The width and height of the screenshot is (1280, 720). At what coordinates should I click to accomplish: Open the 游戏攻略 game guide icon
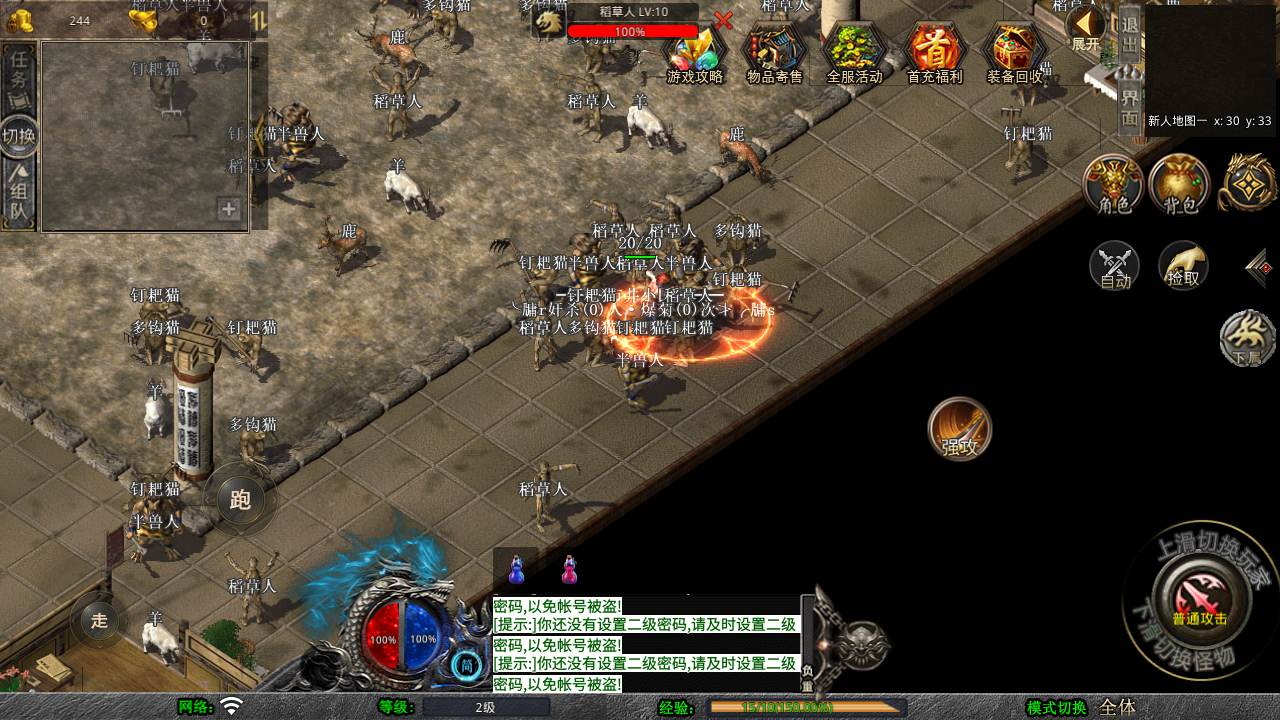coord(695,53)
